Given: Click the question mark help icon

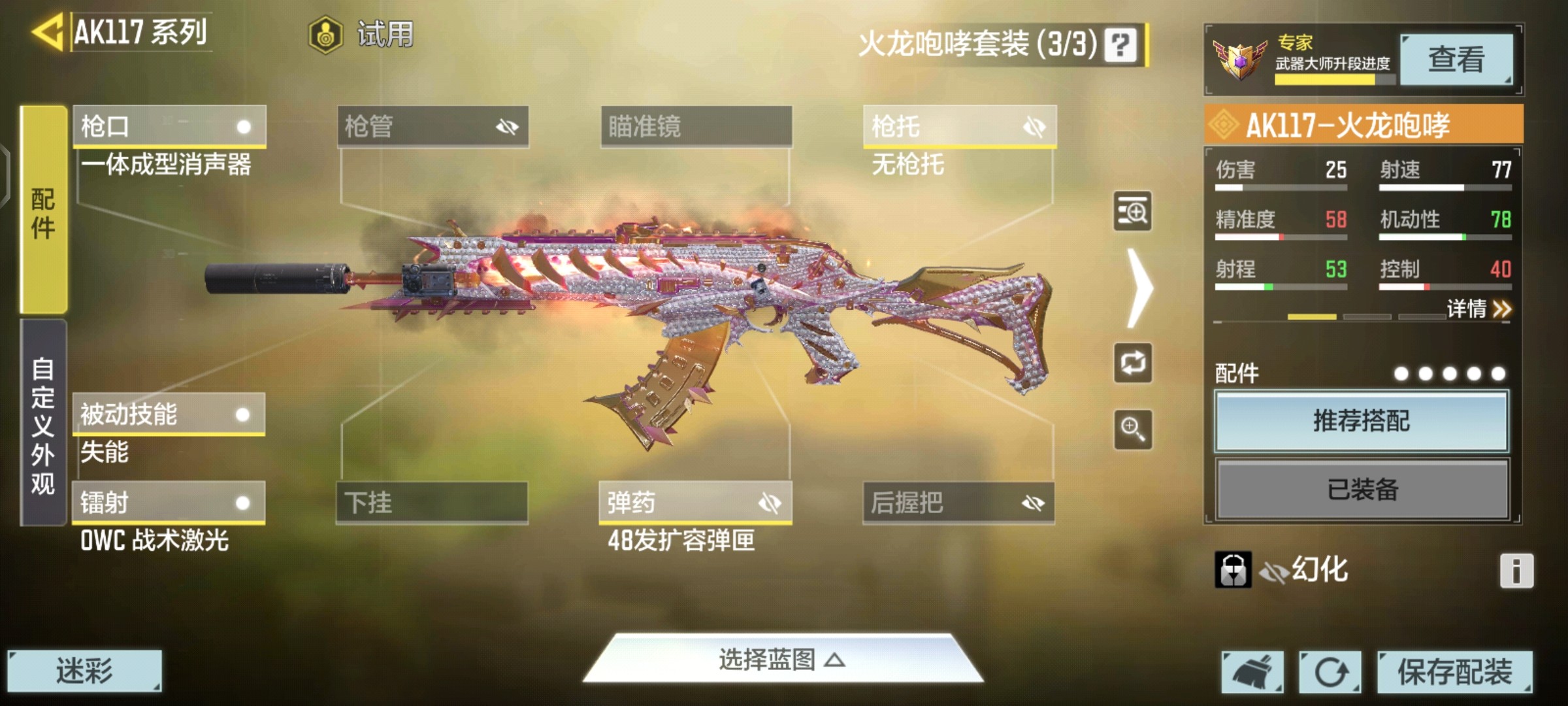Looking at the screenshot, I should tap(1120, 45).
